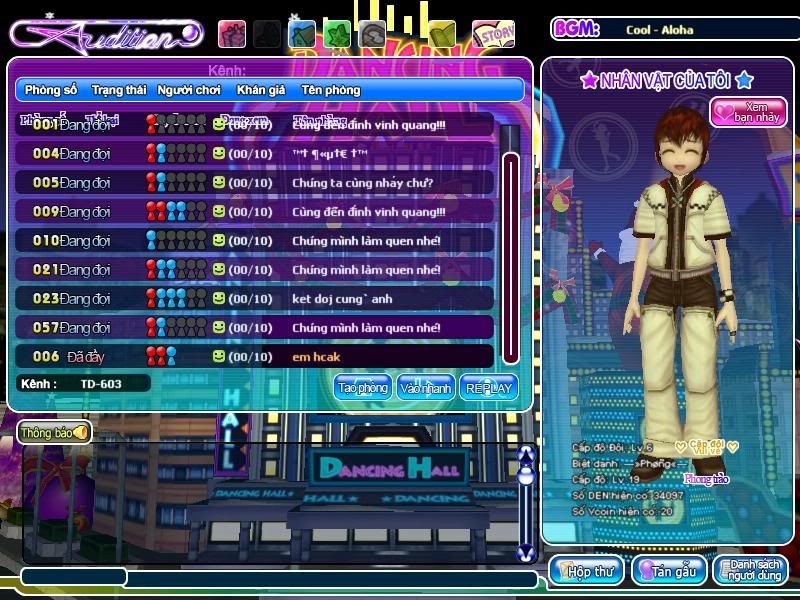Open the REPLAY button
800x600 pixels.
(x=488, y=388)
